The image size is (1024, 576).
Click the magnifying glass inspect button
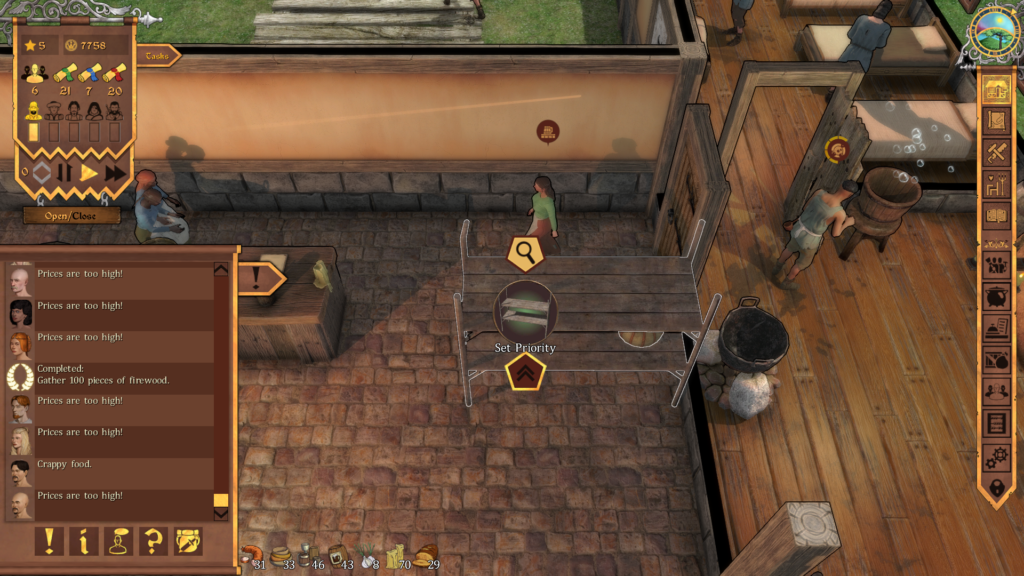click(524, 253)
